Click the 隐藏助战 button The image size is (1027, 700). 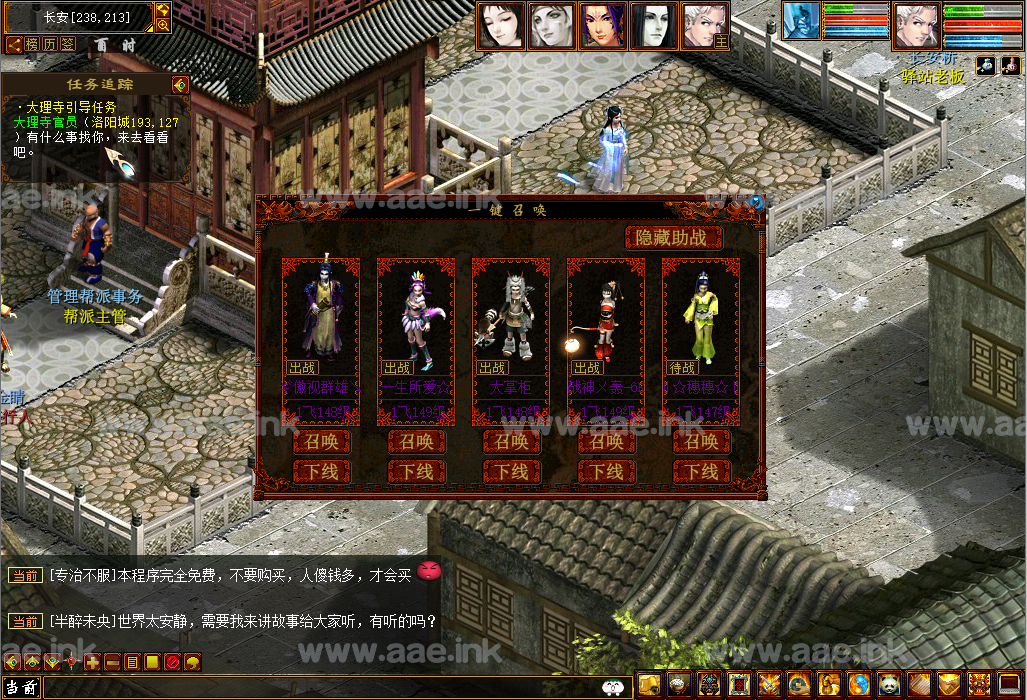673,238
